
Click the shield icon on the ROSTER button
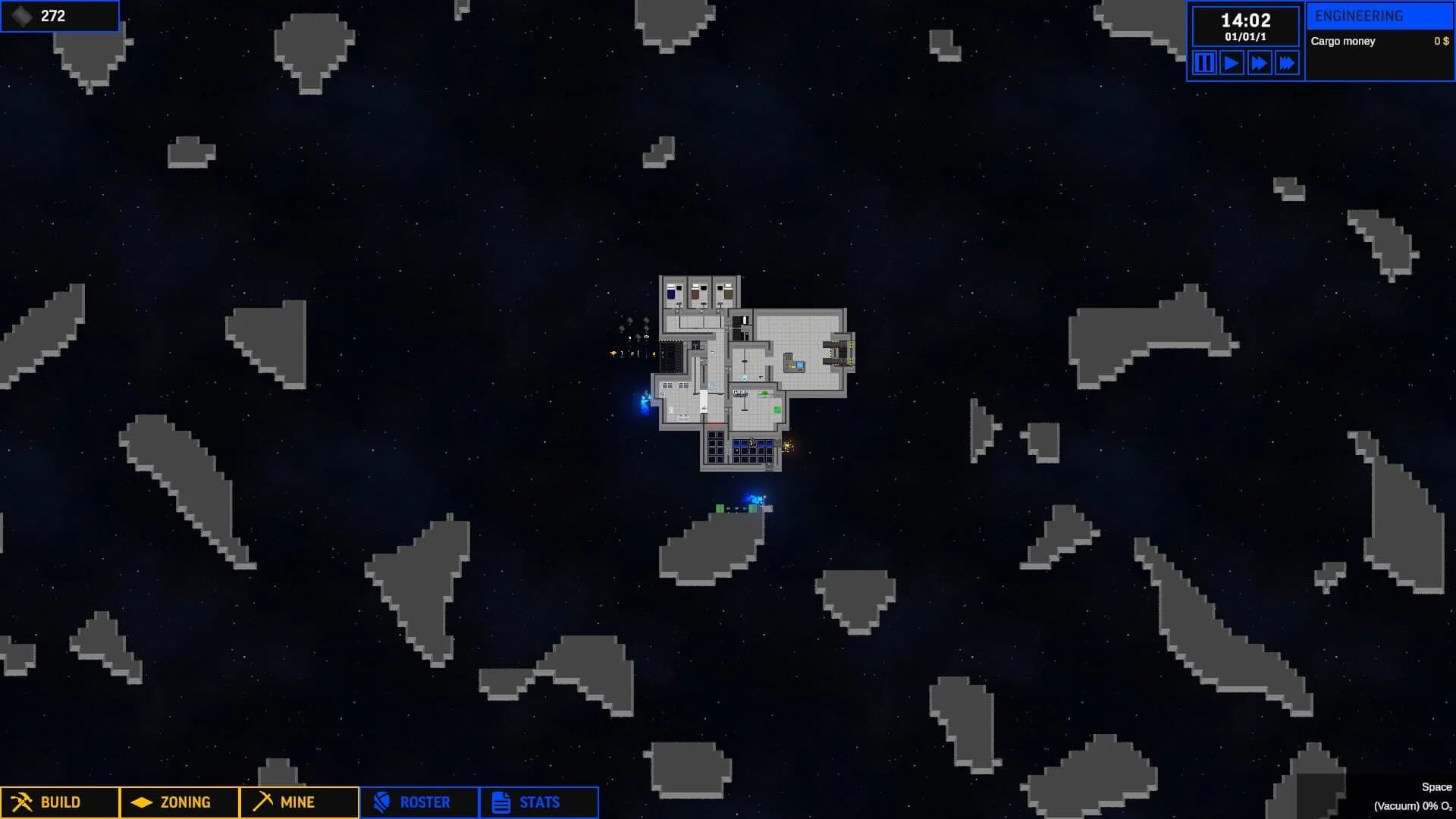[383, 802]
